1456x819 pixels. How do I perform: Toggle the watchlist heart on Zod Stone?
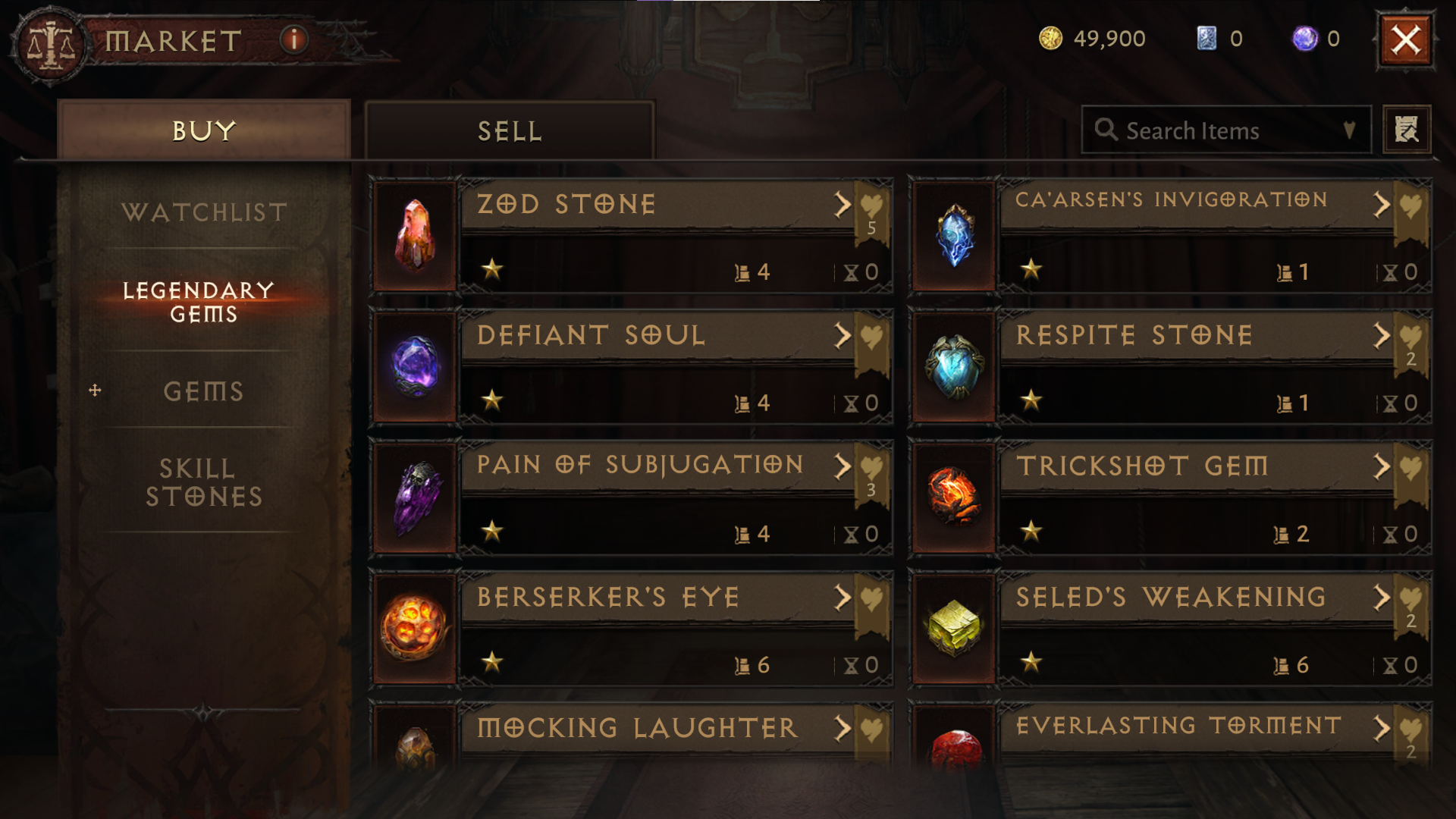tap(872, 203)
